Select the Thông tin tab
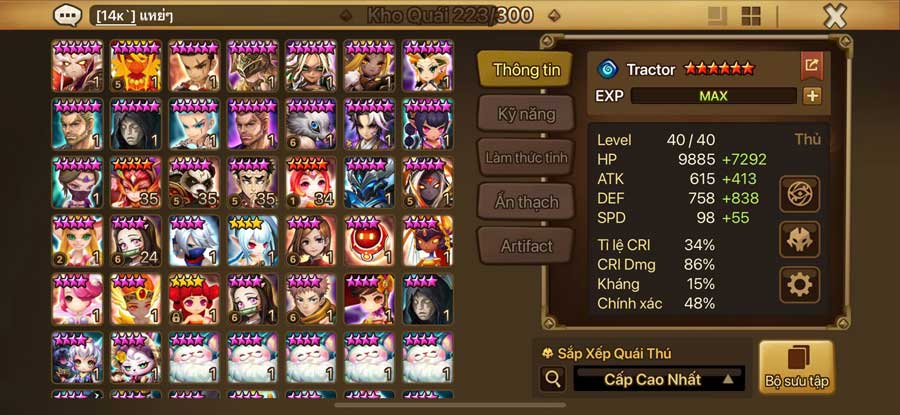900x415 pixels. 526,70
